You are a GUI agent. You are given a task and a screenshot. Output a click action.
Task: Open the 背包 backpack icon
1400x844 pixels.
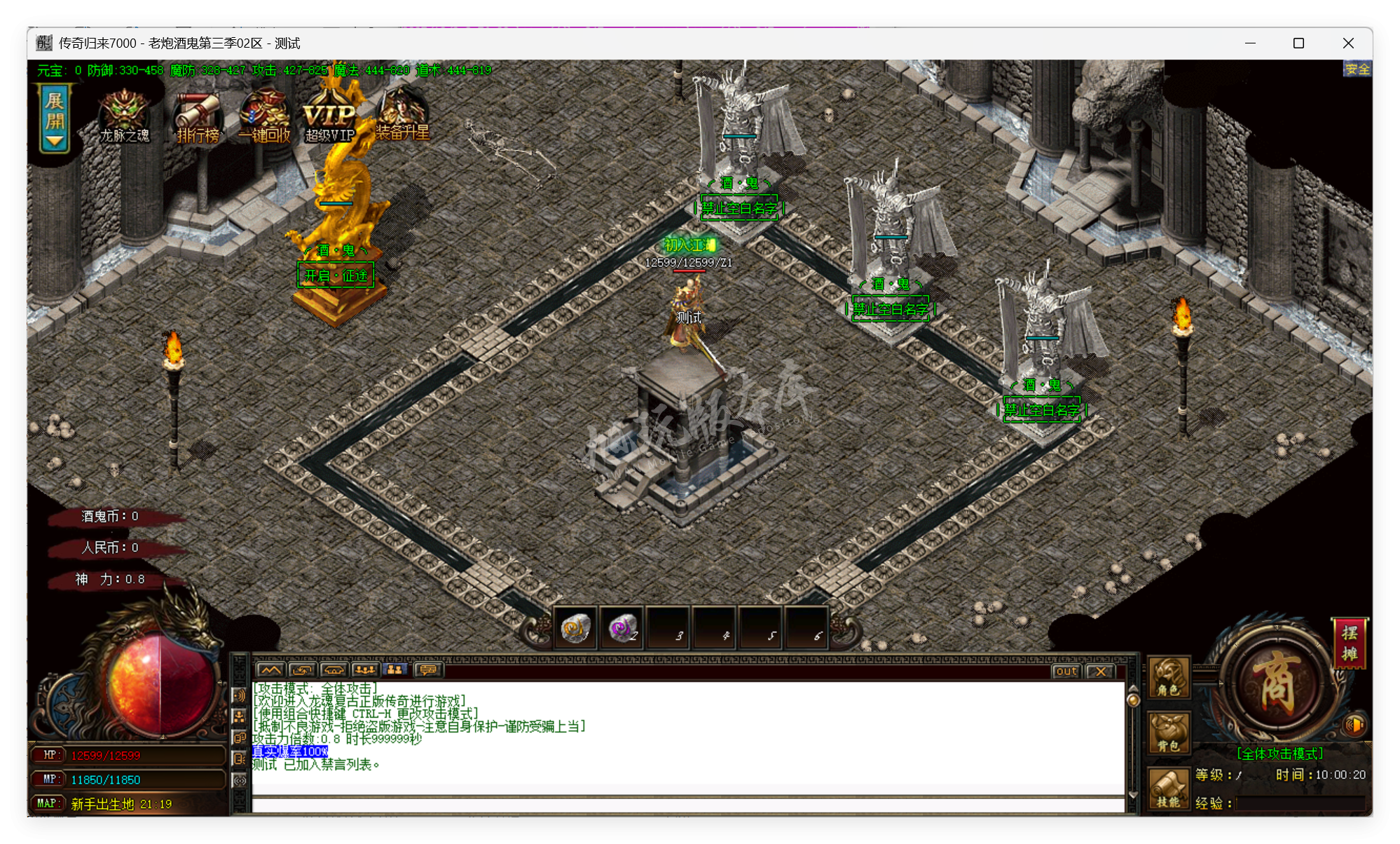[x=1169, y=731]
